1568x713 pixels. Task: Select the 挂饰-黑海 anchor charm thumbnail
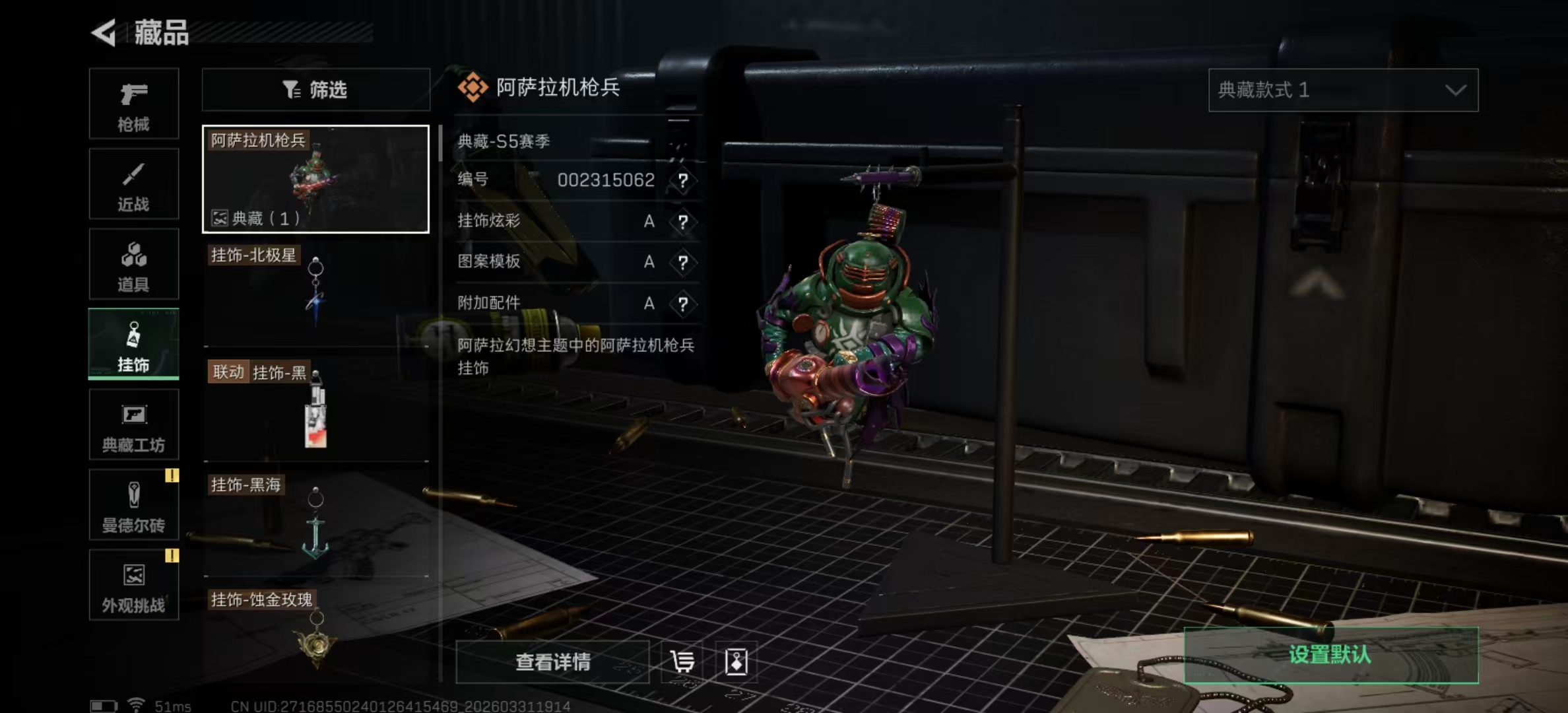315,528
